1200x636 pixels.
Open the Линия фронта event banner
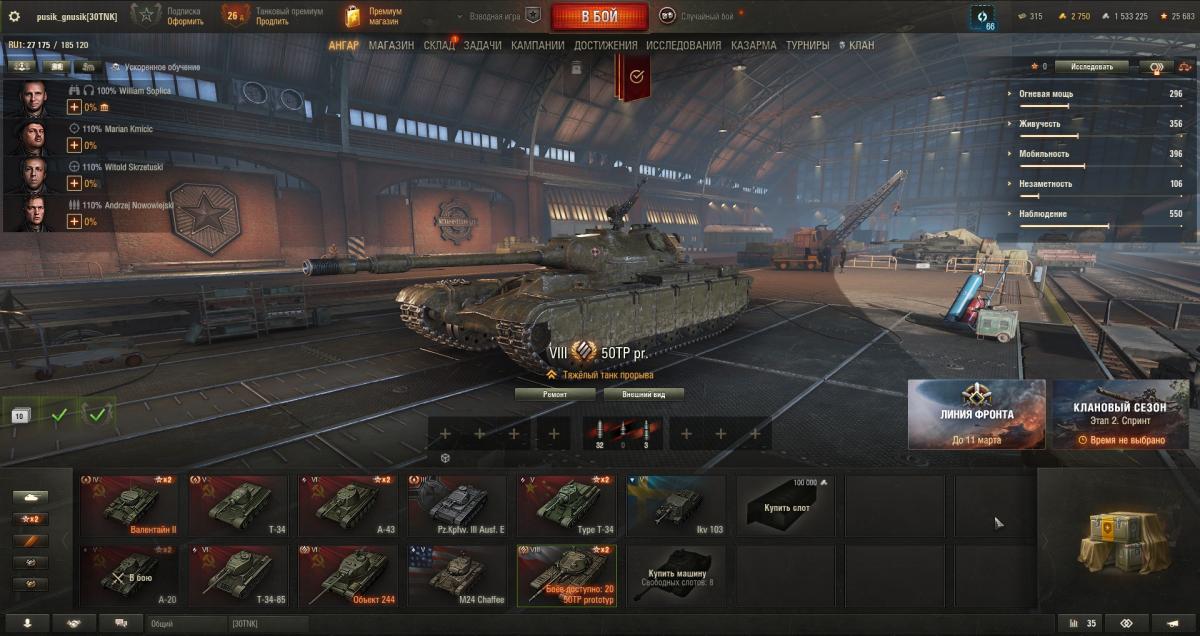[x=976, y=413]
